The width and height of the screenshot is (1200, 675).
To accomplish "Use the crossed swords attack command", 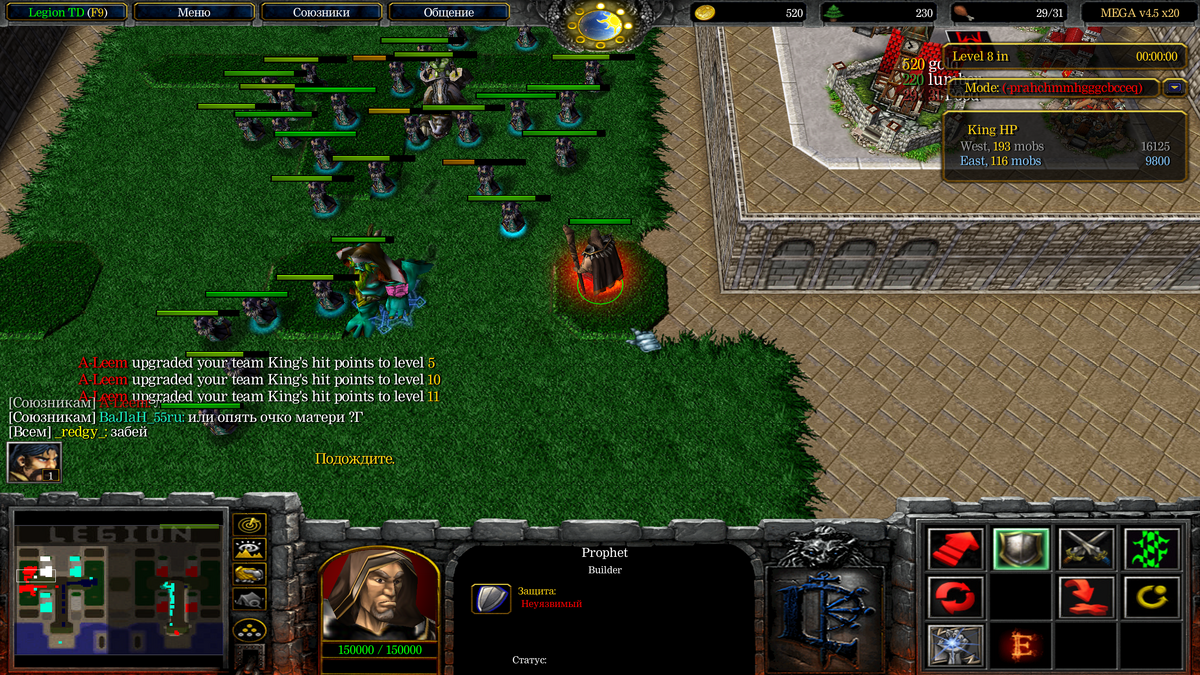I will coord(1086,548).
